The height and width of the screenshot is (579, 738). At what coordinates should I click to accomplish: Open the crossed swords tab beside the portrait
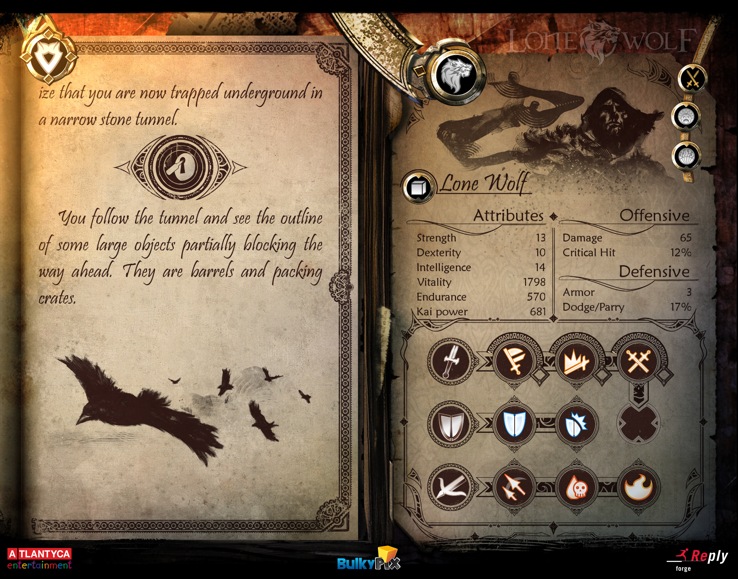click(690, 77)
